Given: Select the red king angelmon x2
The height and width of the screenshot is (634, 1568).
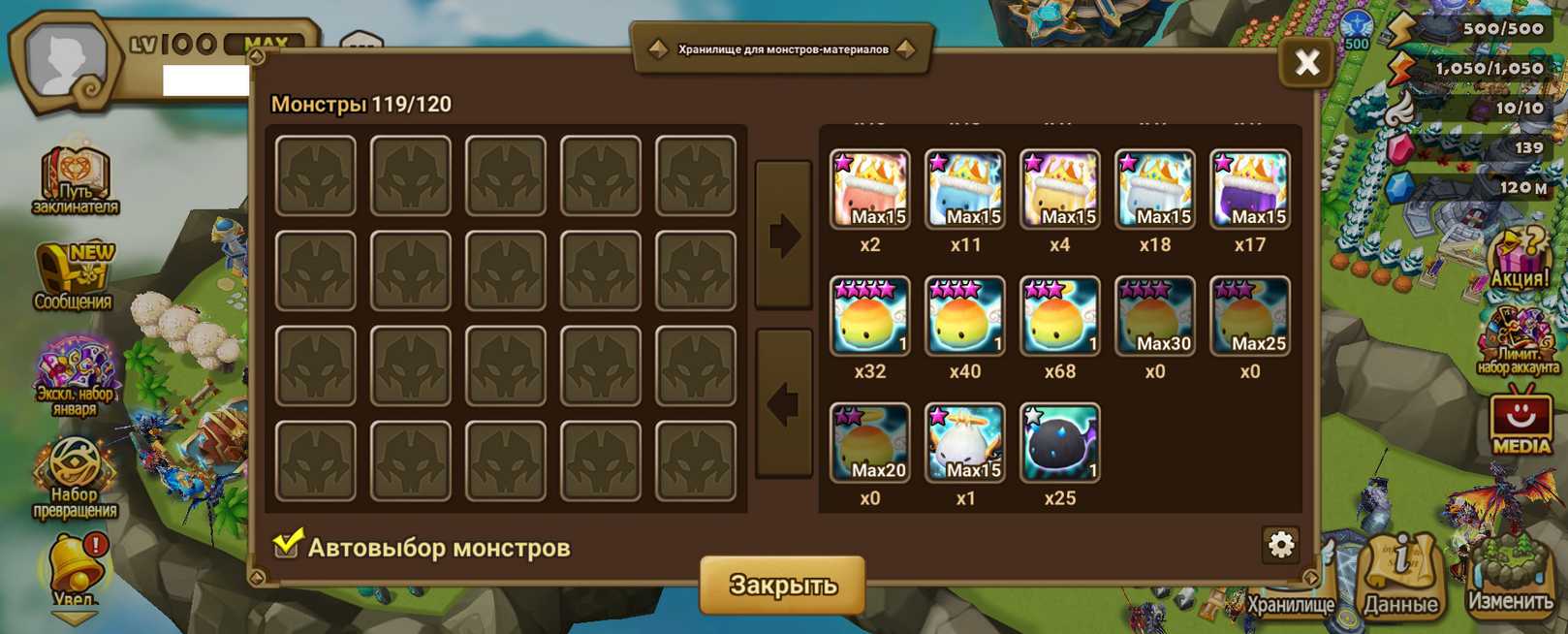Looking at the screenshot, I should click(x=869, y=189).
